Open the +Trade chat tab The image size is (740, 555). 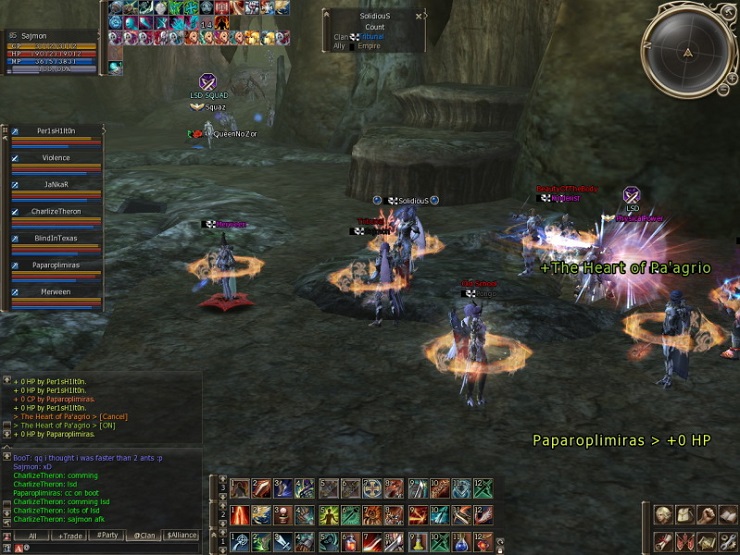tap(70, 536)
